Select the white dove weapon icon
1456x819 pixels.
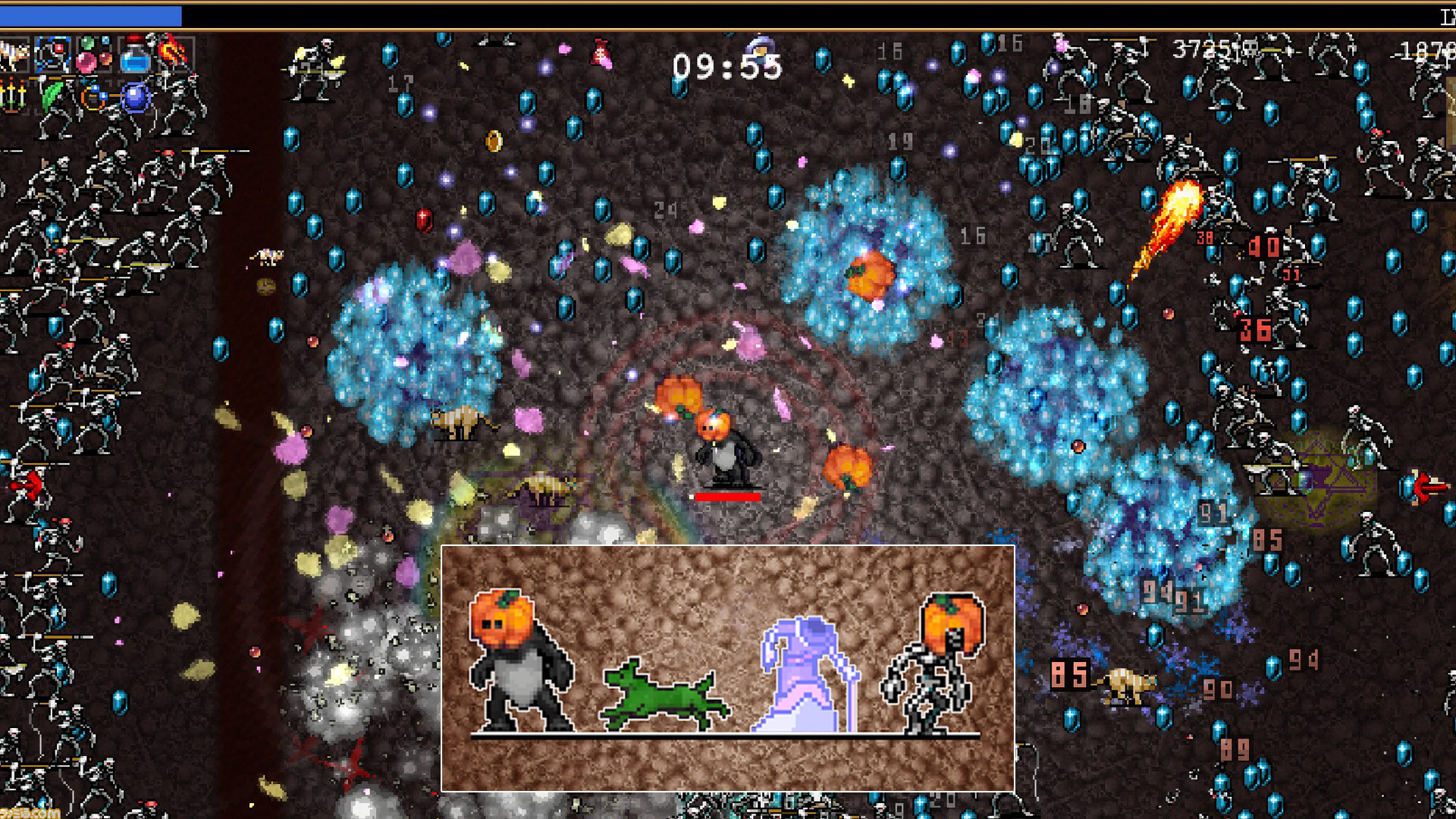coord(14,55)
